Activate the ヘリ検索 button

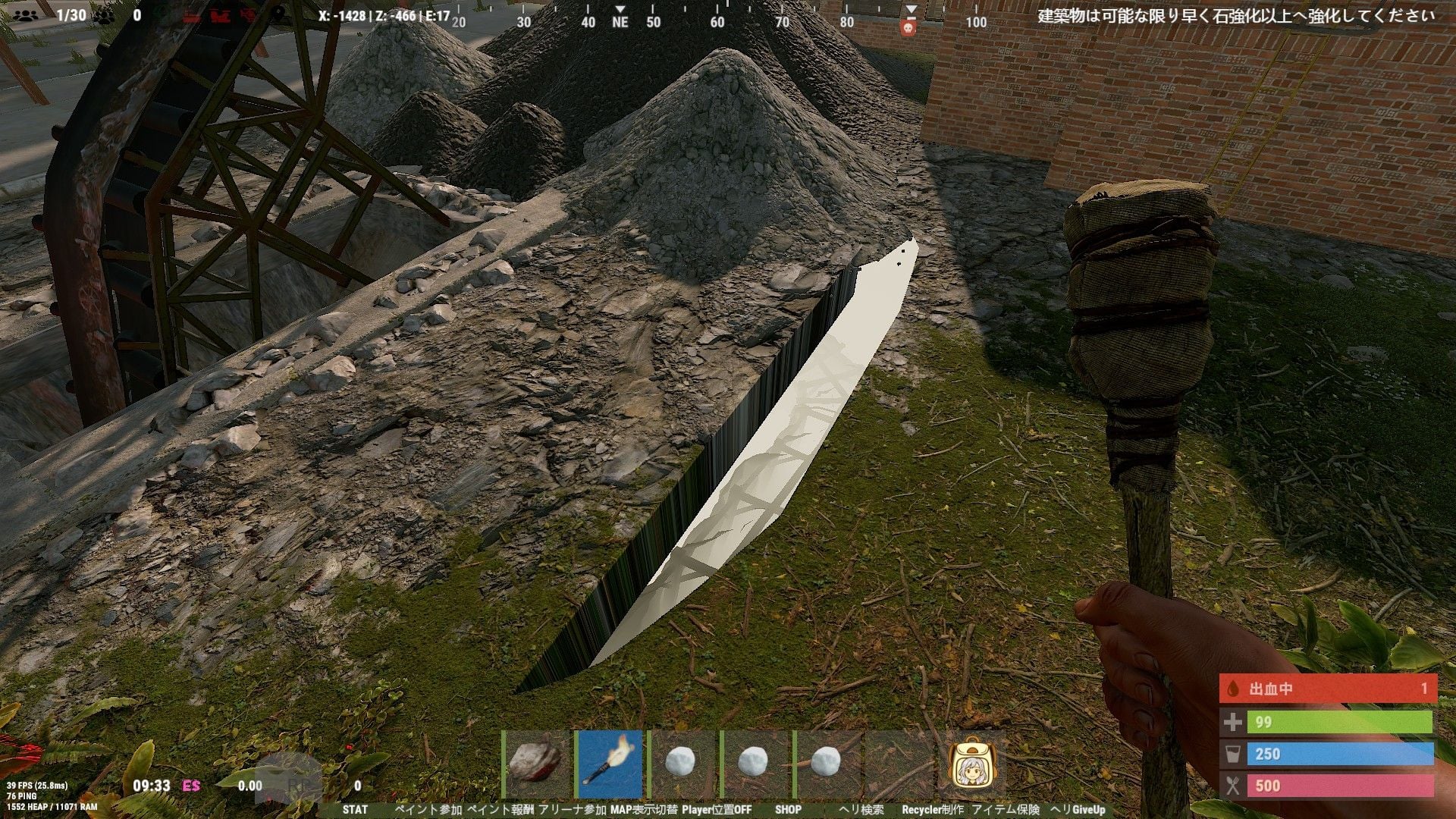861,810
